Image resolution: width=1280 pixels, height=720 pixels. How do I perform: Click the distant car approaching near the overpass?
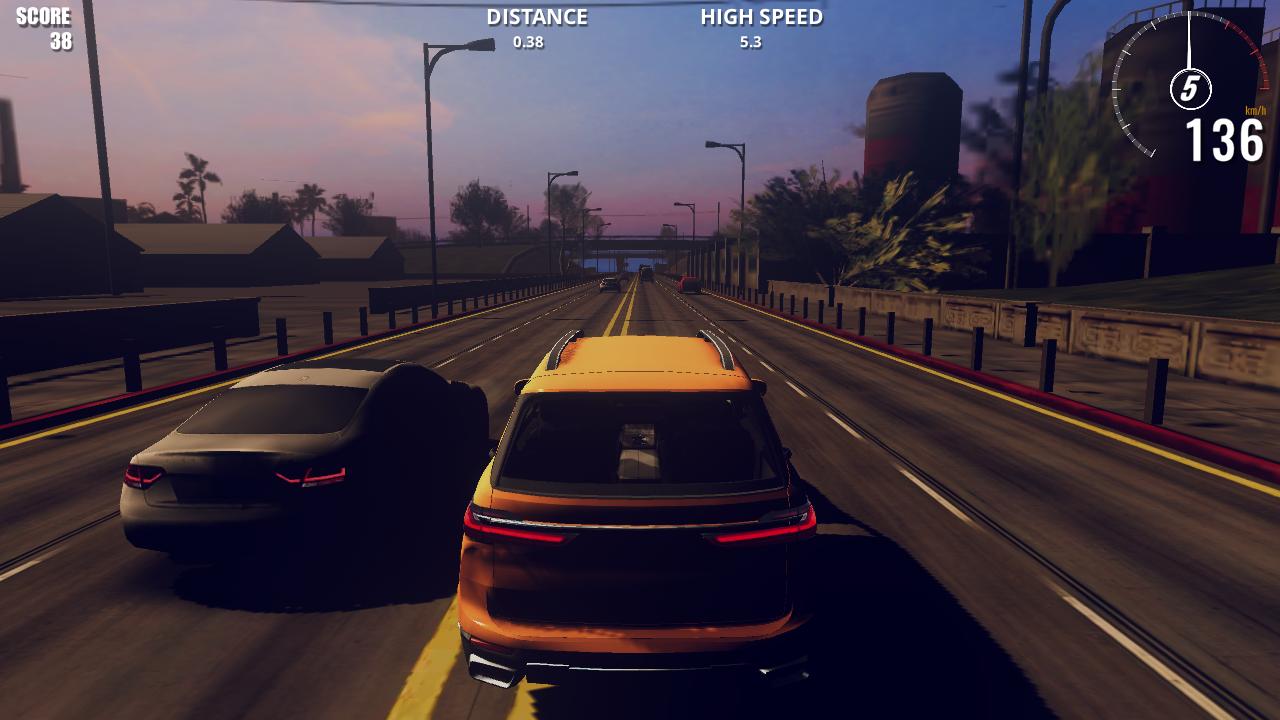click(x=647, y=271)
